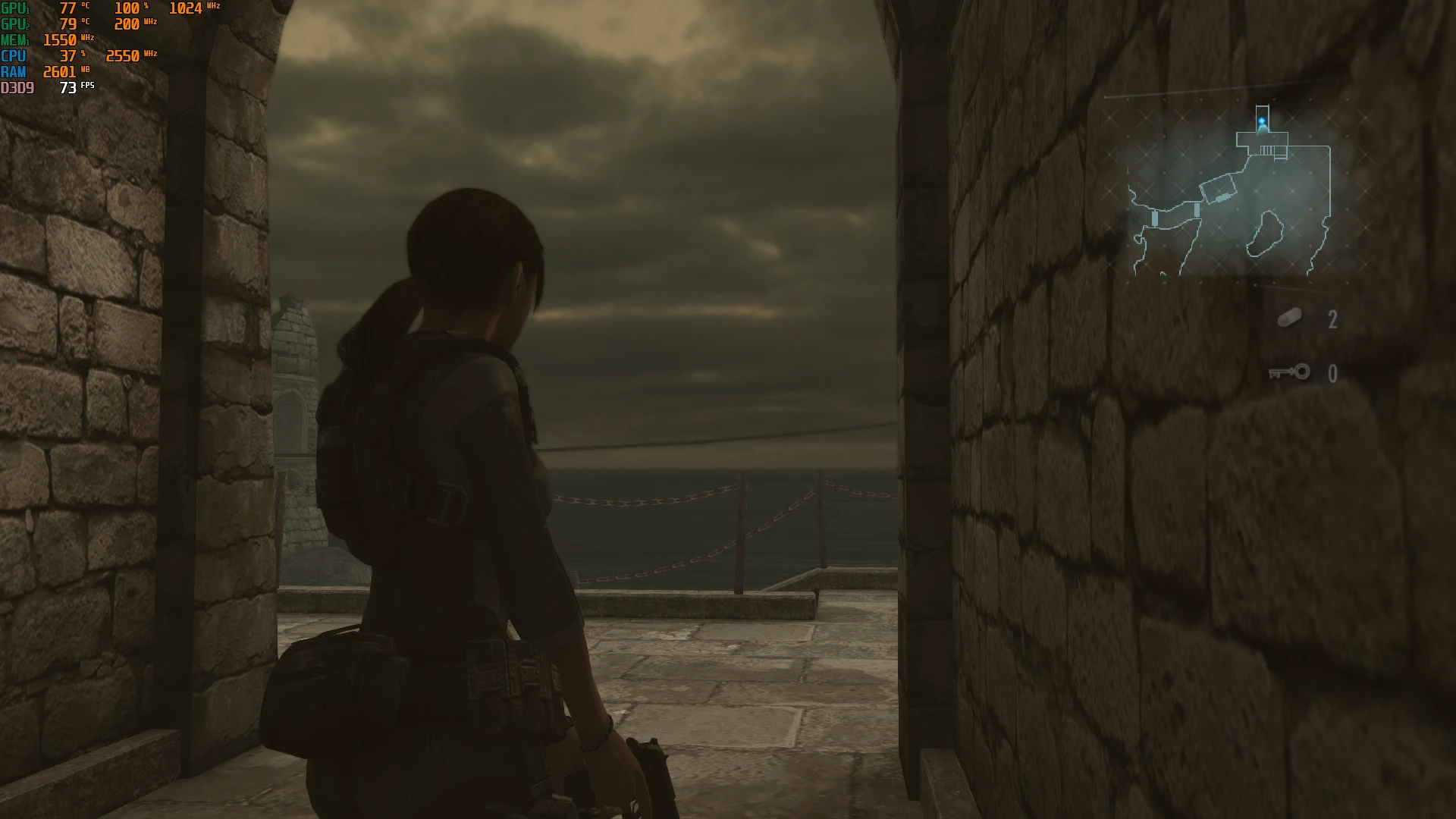The height and width of the screenshot is (819, 1456).
Task: Select the key icon on the HUD
Action: coord(1288,373)
